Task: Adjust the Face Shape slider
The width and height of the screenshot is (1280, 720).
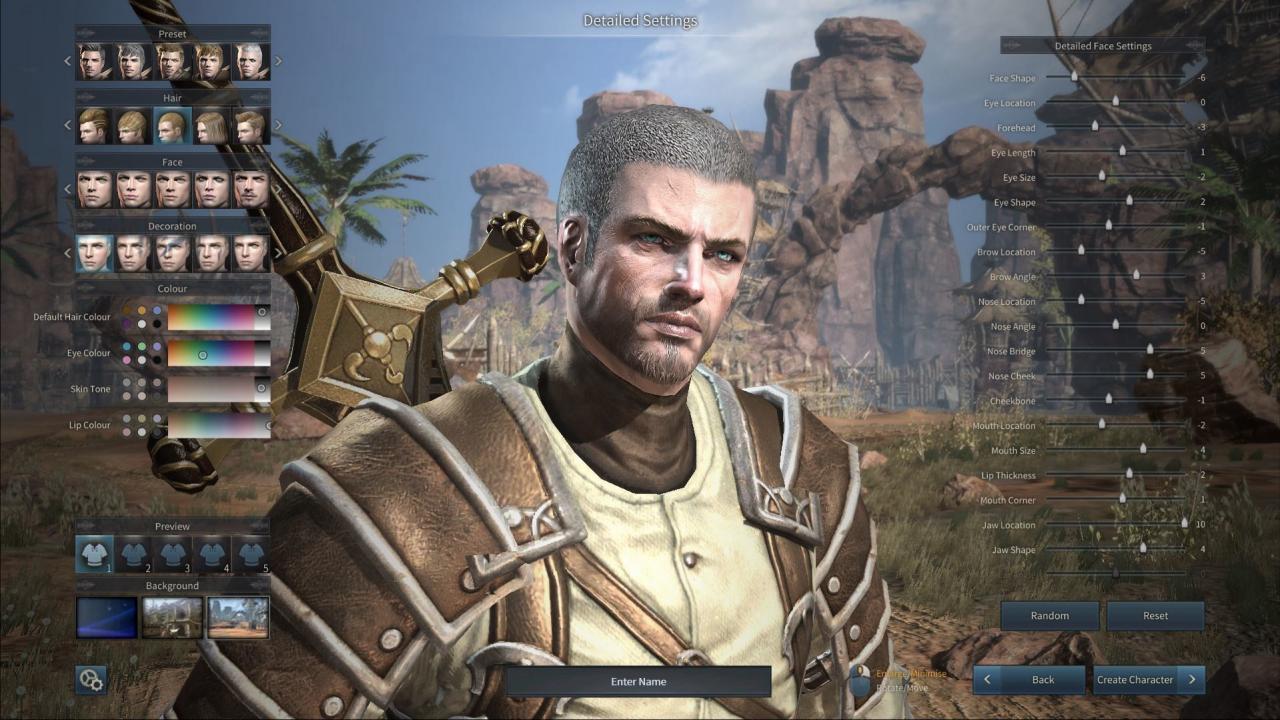Action: [1075, 76]
